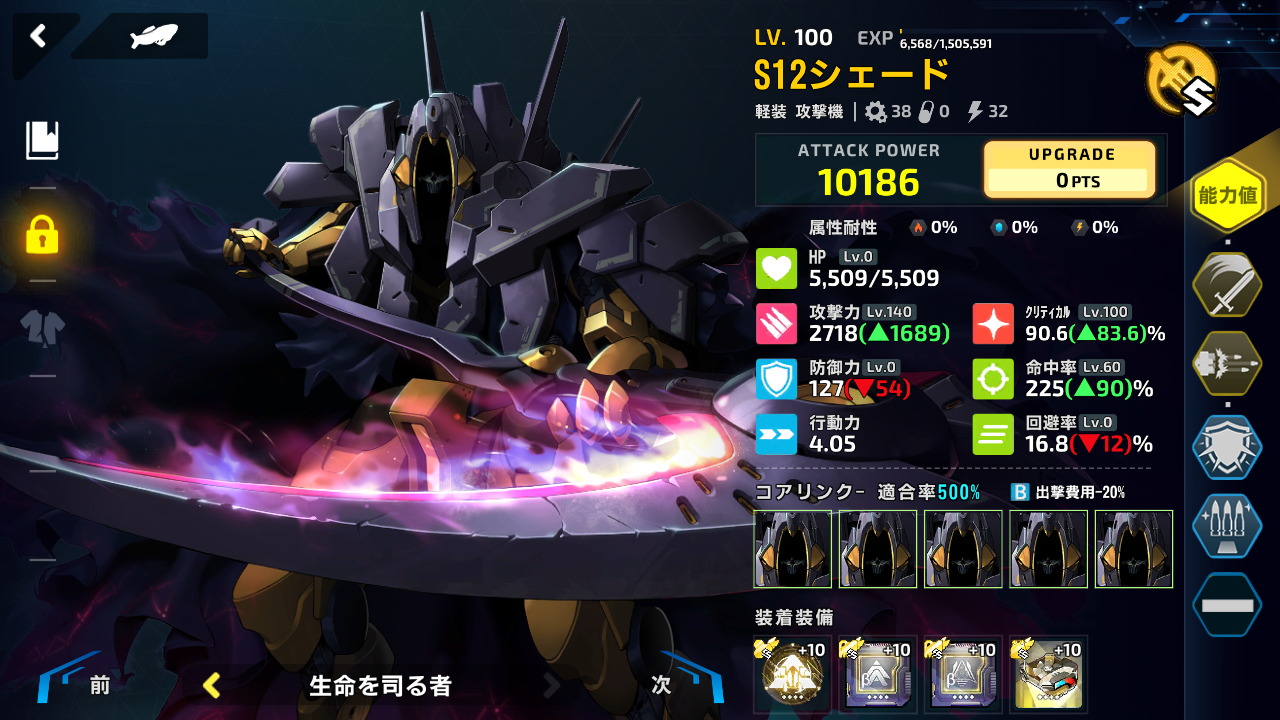Image resolution: width=1280 pixels, height=720 pixels.
Task: Switch to the 能力値 stats tab
Action: pos(1226,194)
